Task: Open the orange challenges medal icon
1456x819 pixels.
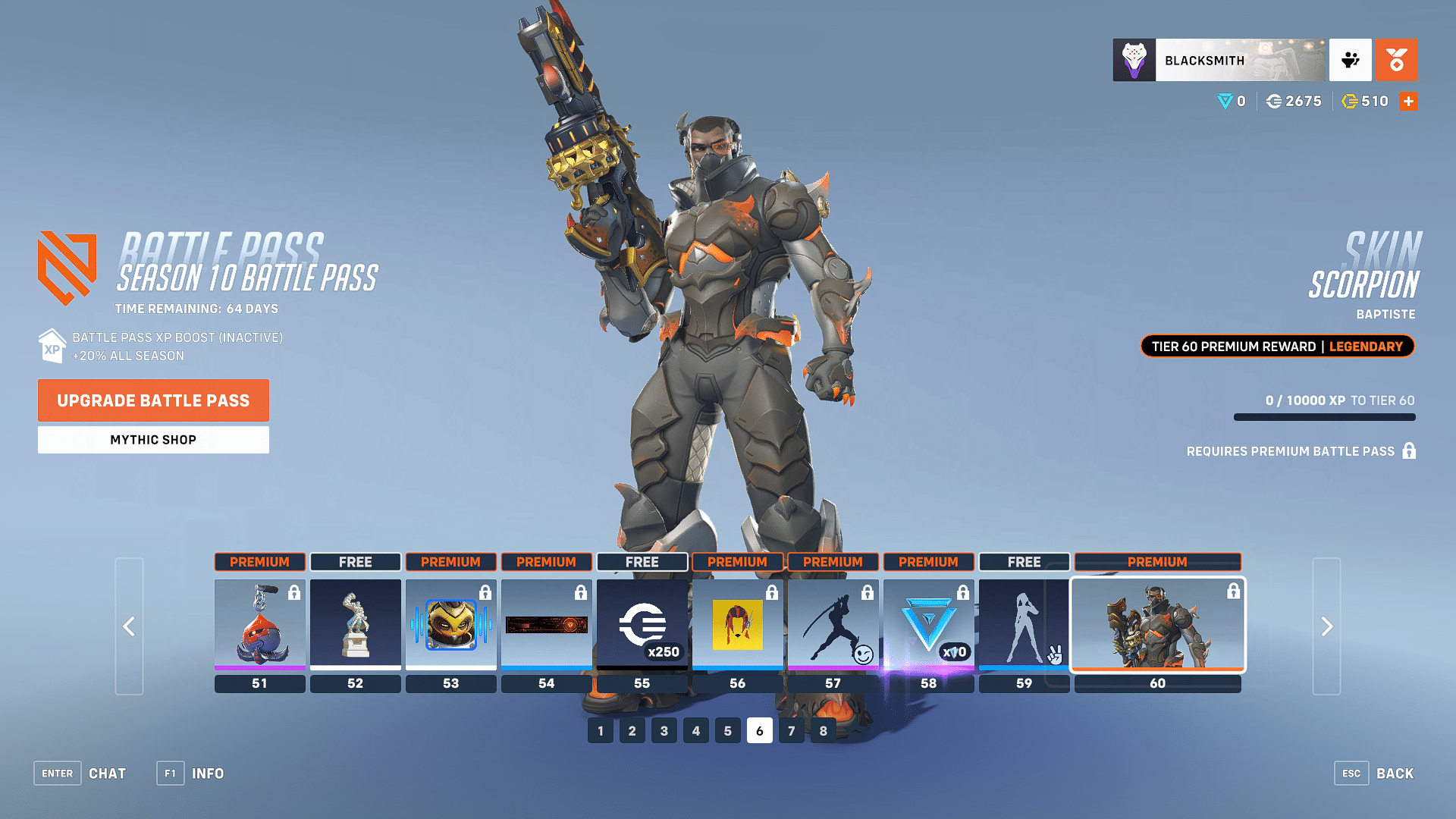Action: (x=1397, y=60)
